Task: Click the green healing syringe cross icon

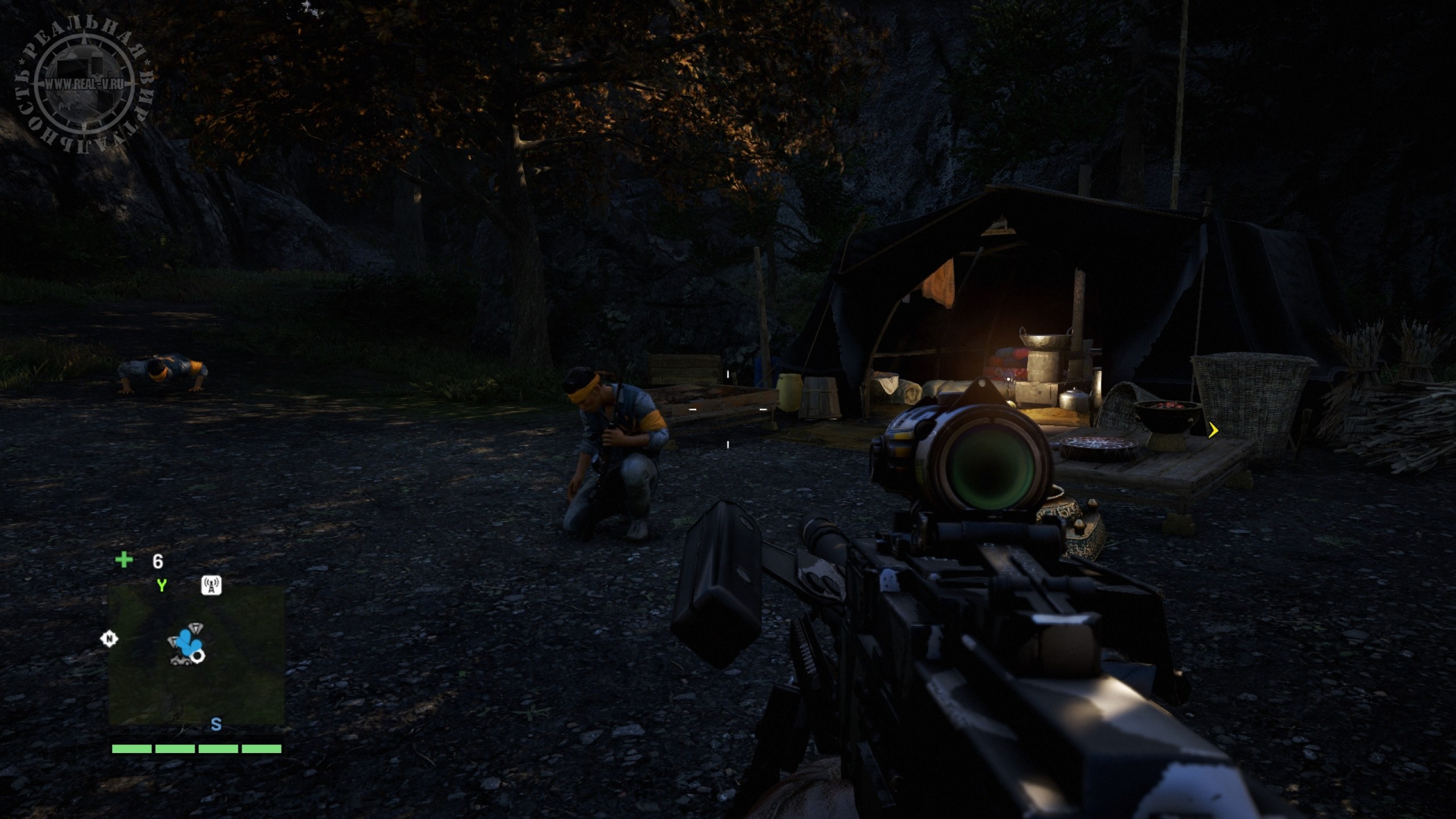Action: click(x=124, y=560)
